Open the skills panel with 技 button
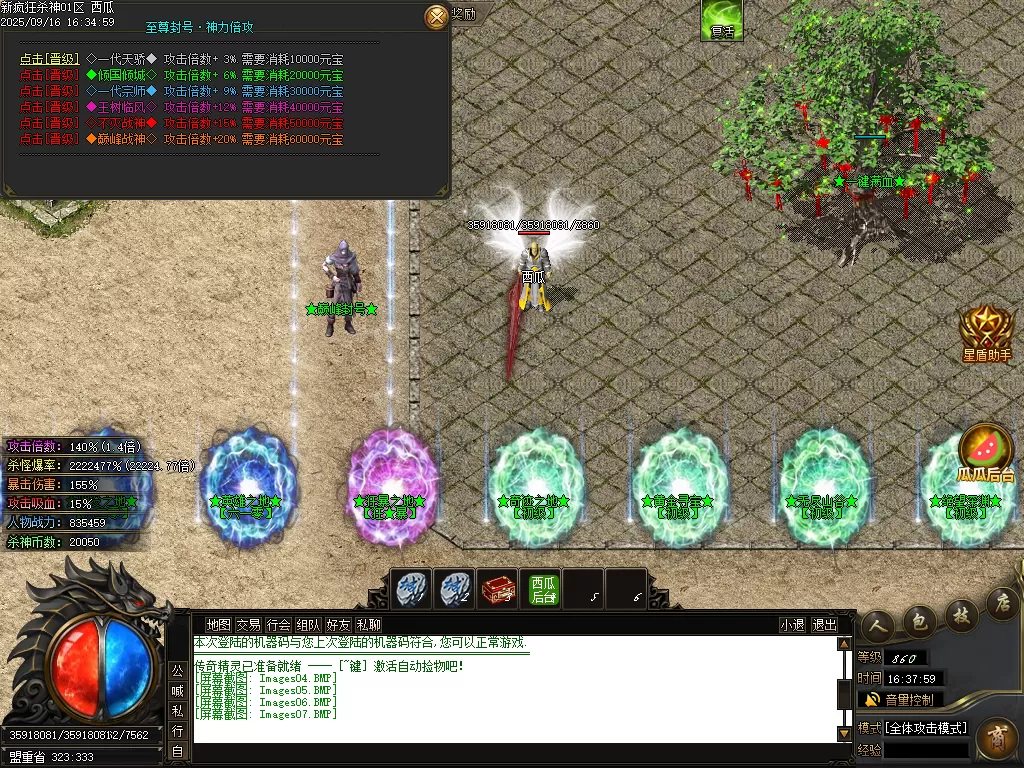Image resolution: width=1024 pixels, height=768 pixels. coord(961,612)
